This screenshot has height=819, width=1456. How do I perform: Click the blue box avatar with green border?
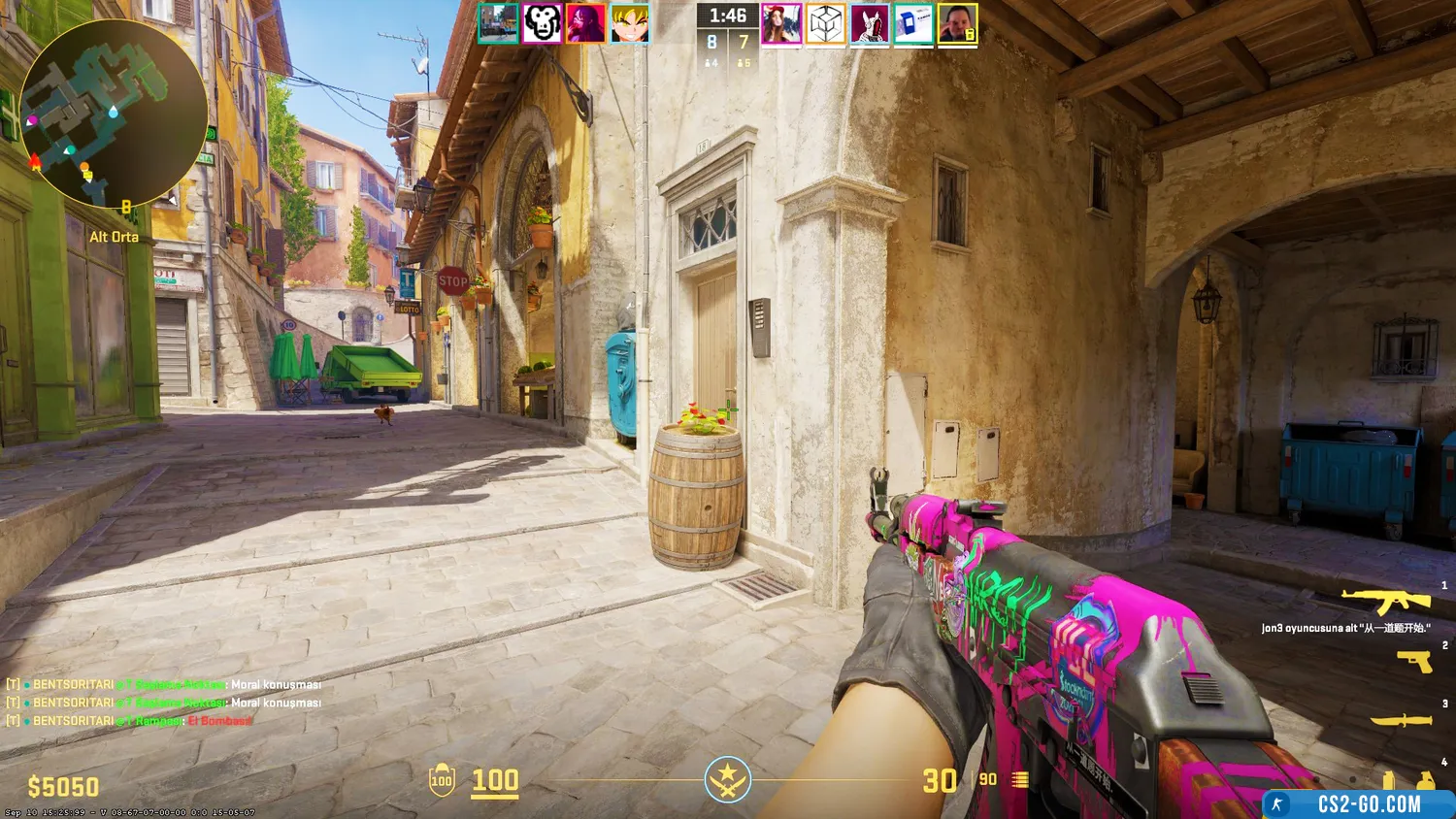click(913, 24)
